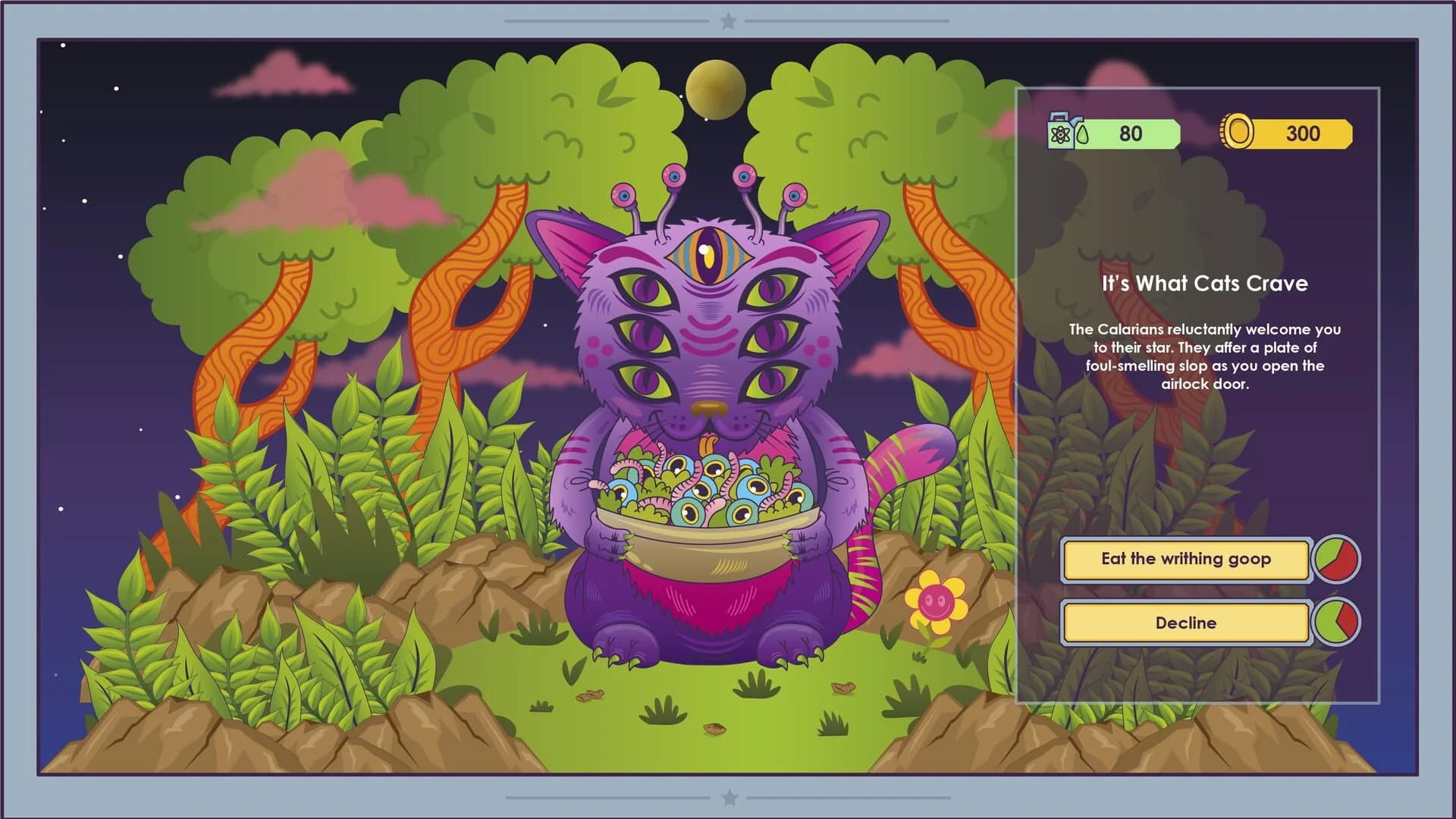Click the Calarians welcome description text

[x=1203, y=354]
